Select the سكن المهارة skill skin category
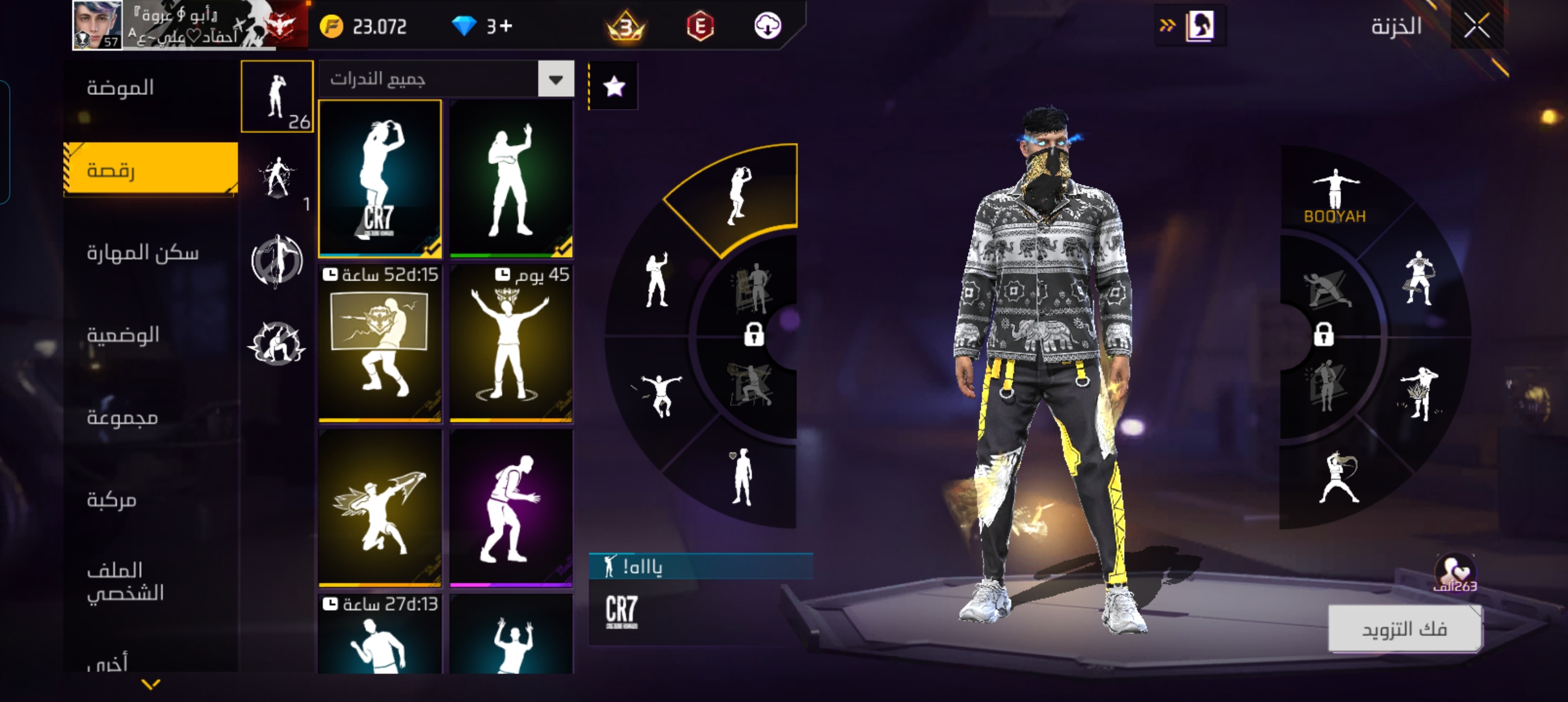 [142, 253]
